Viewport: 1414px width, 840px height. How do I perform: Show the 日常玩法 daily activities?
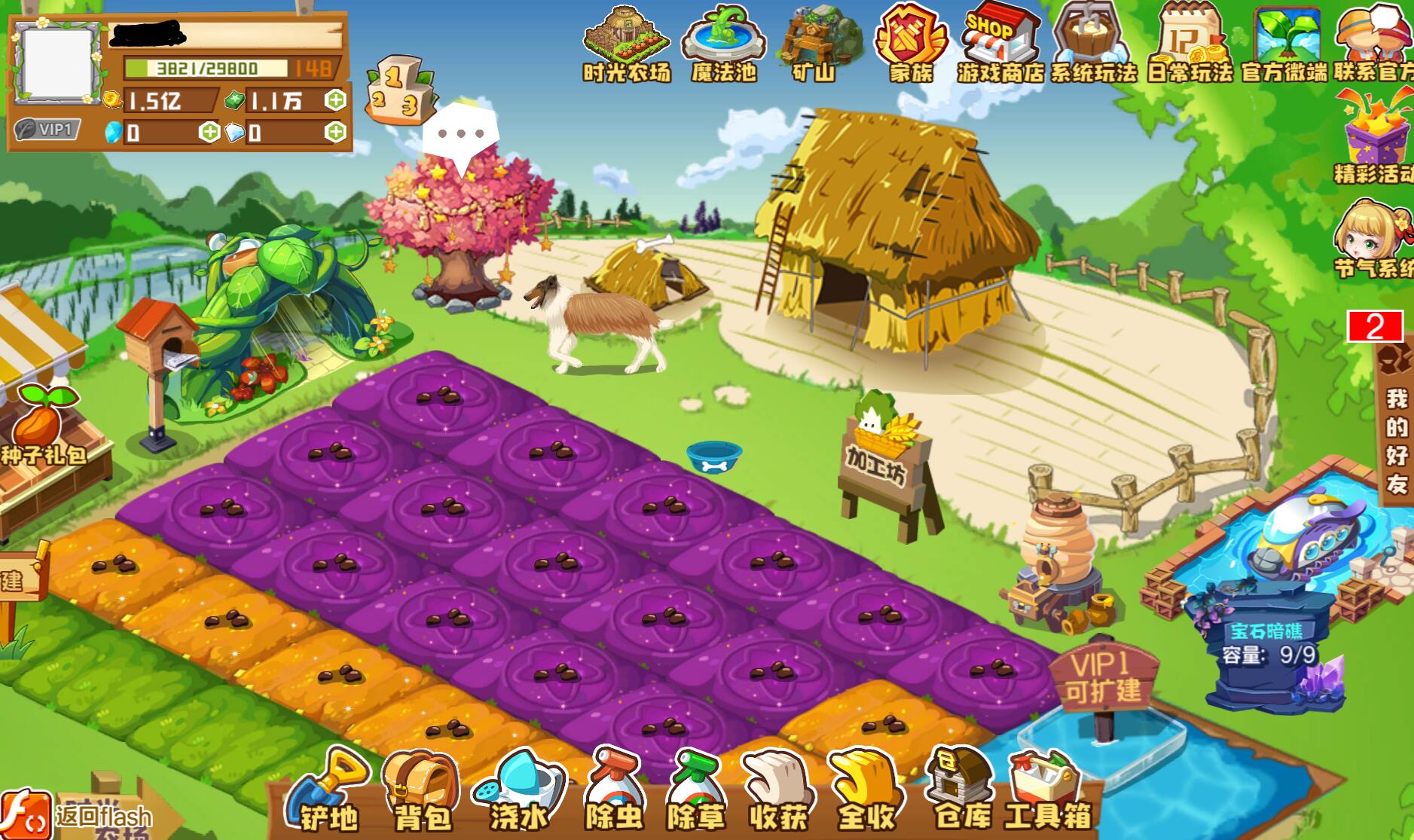[1190, 44]
